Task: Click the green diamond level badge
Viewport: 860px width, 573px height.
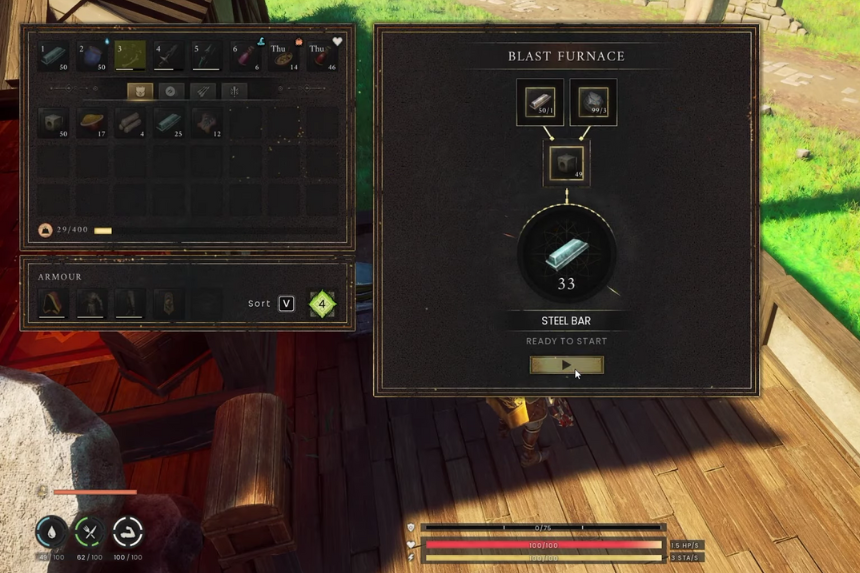Action: click(x=322, y=303)
